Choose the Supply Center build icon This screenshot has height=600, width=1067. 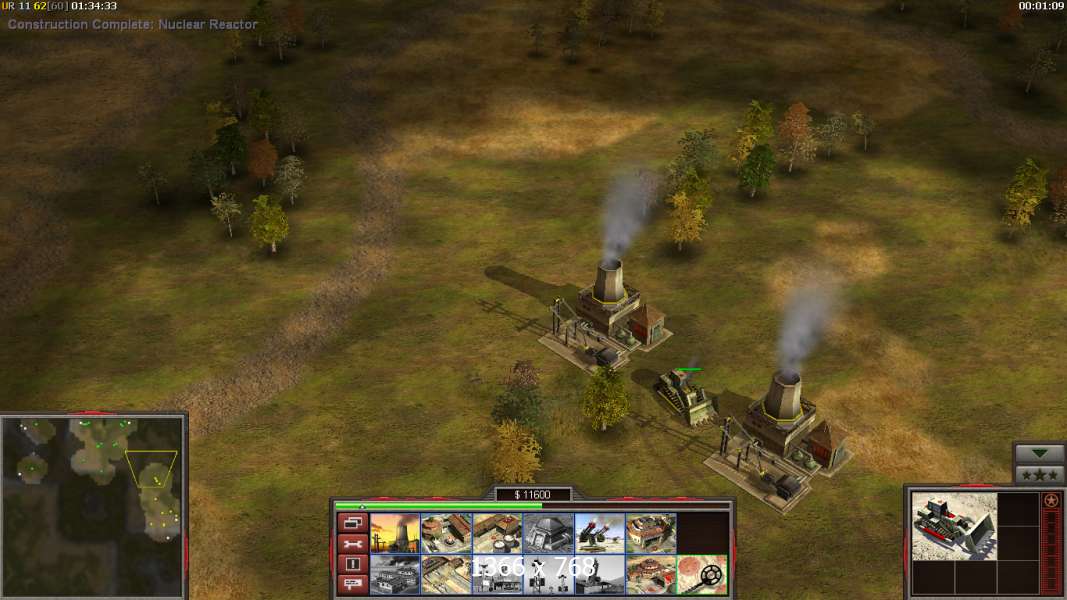(497, 533)
